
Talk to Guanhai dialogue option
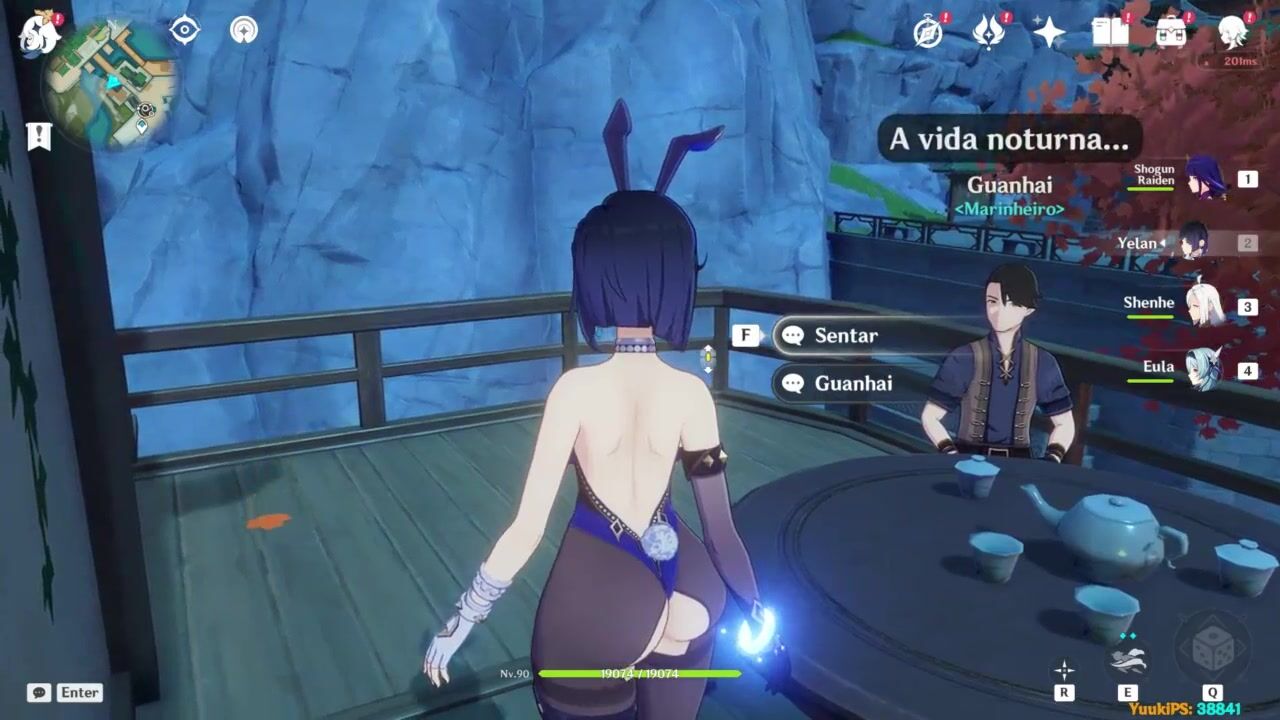click(x=853, y=383)
